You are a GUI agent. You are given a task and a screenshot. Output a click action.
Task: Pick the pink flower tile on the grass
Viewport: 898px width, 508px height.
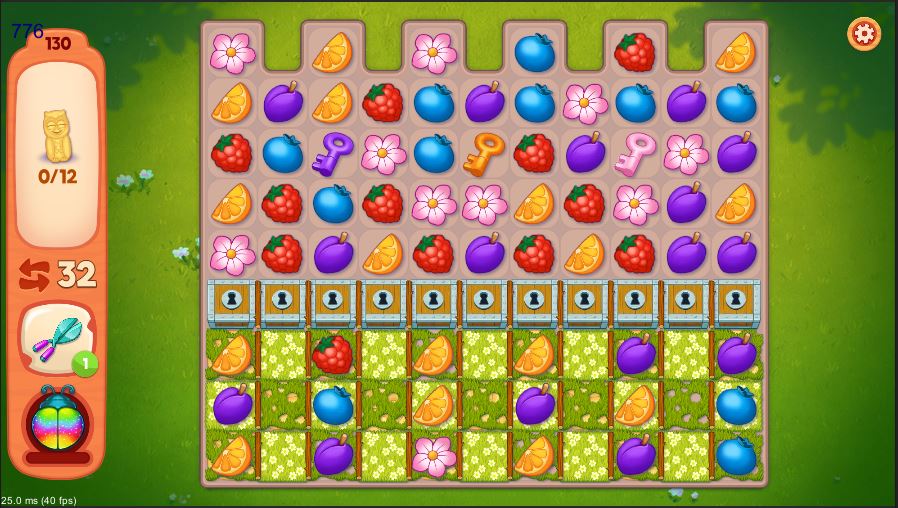pos(434,455)
